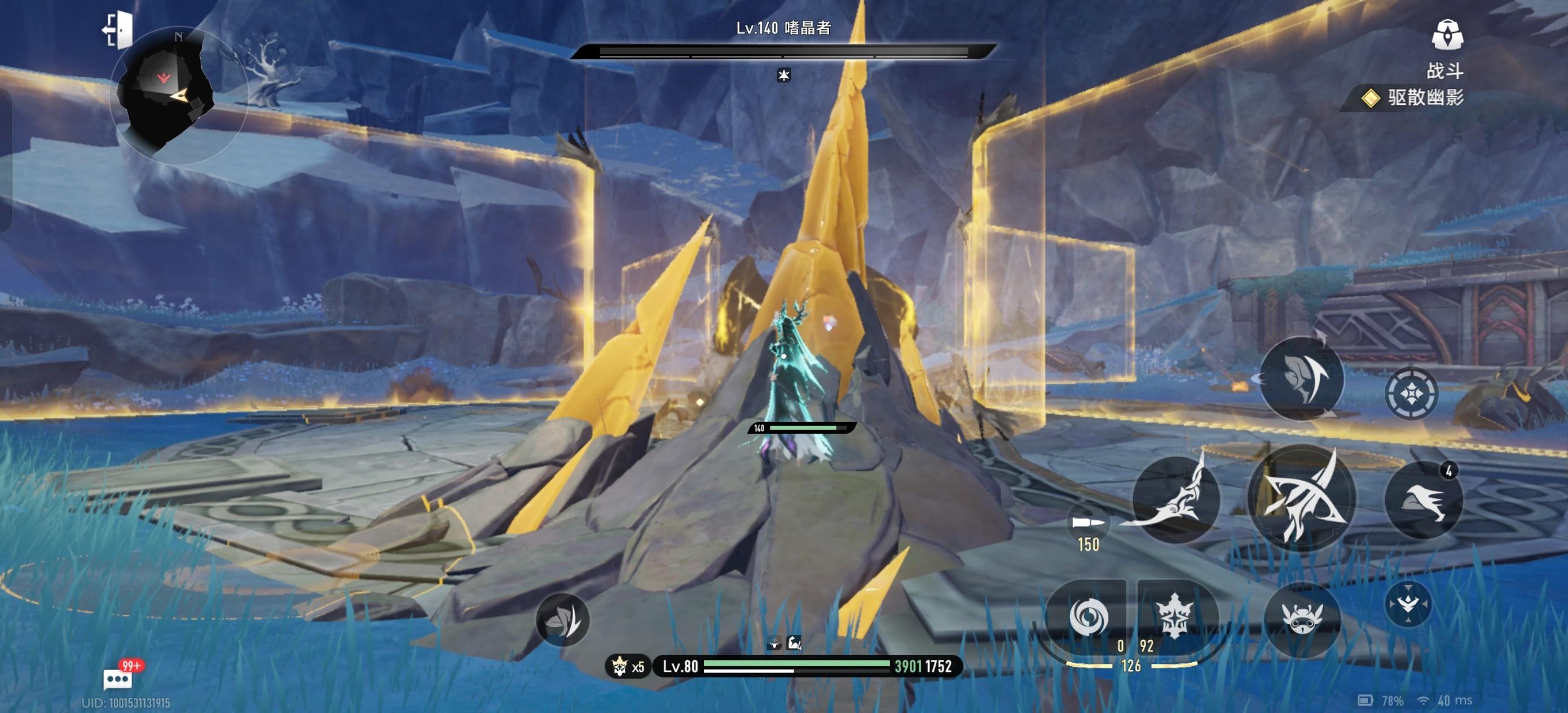
Task: Activate the winged helmet skill button
Action: tap(1301, 378)
